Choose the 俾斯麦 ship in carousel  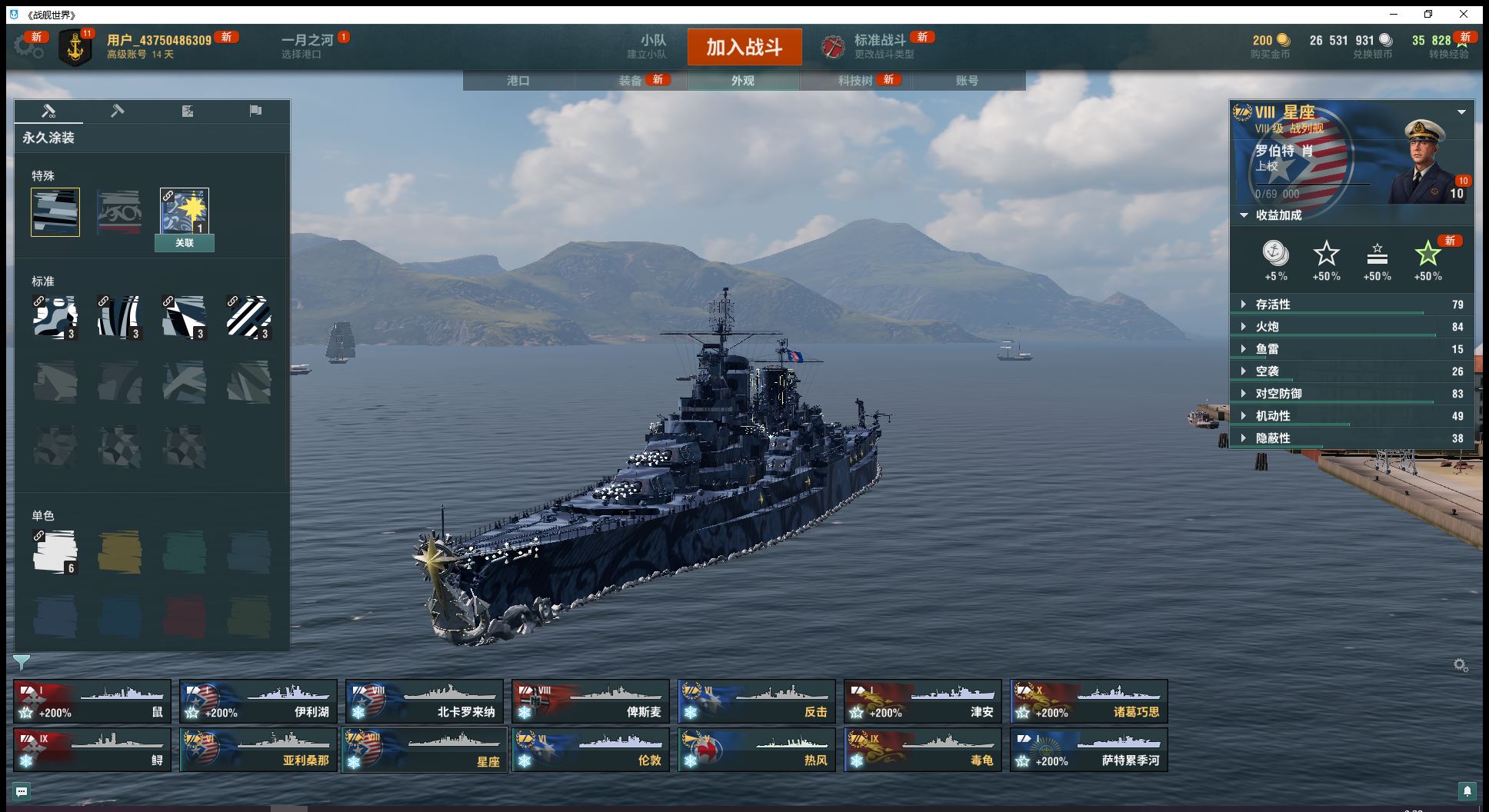tap(591, 701)
